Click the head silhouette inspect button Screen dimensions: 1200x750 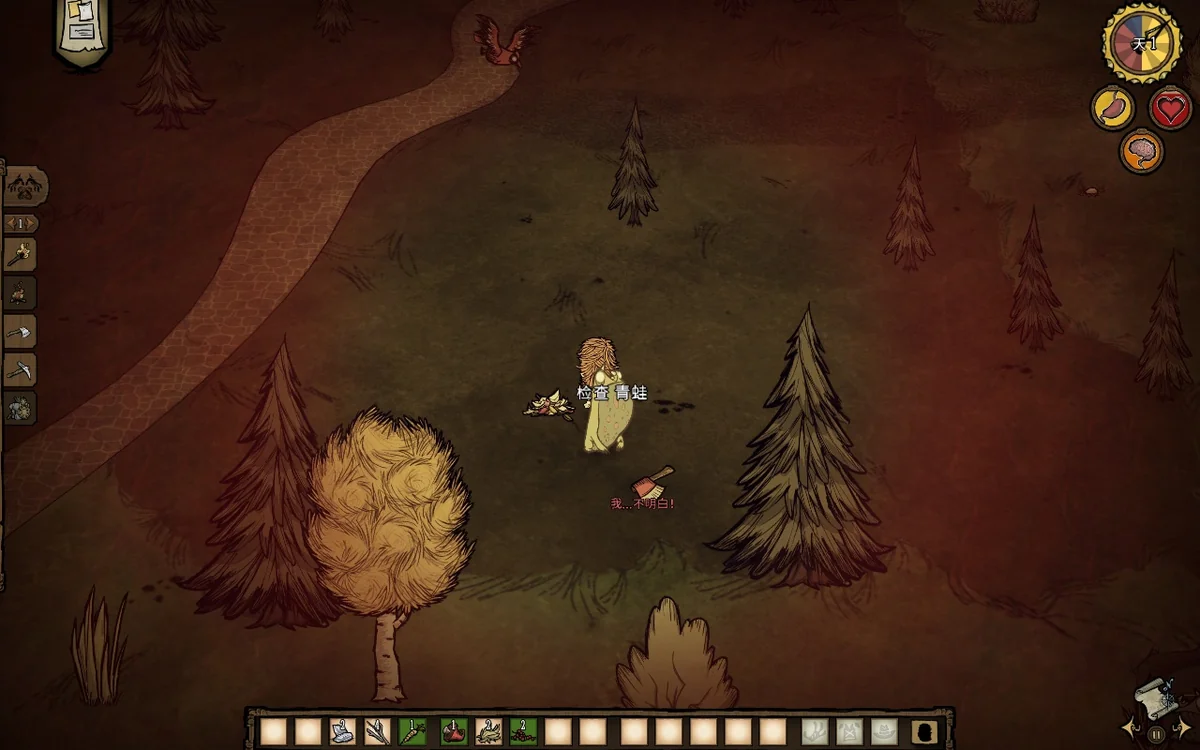[x=925, y=732]
